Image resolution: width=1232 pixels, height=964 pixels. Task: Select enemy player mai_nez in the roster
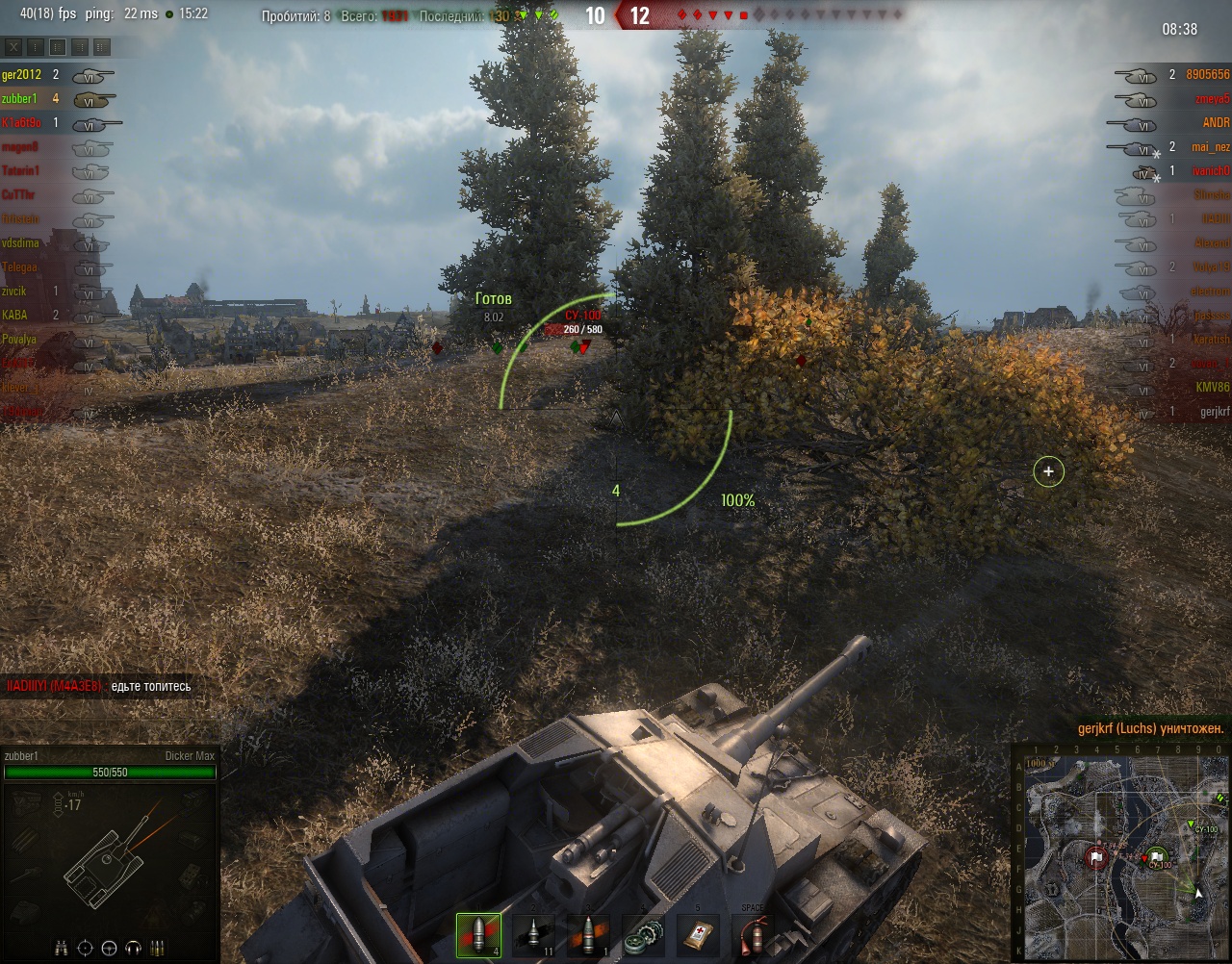pos(1210,147)
